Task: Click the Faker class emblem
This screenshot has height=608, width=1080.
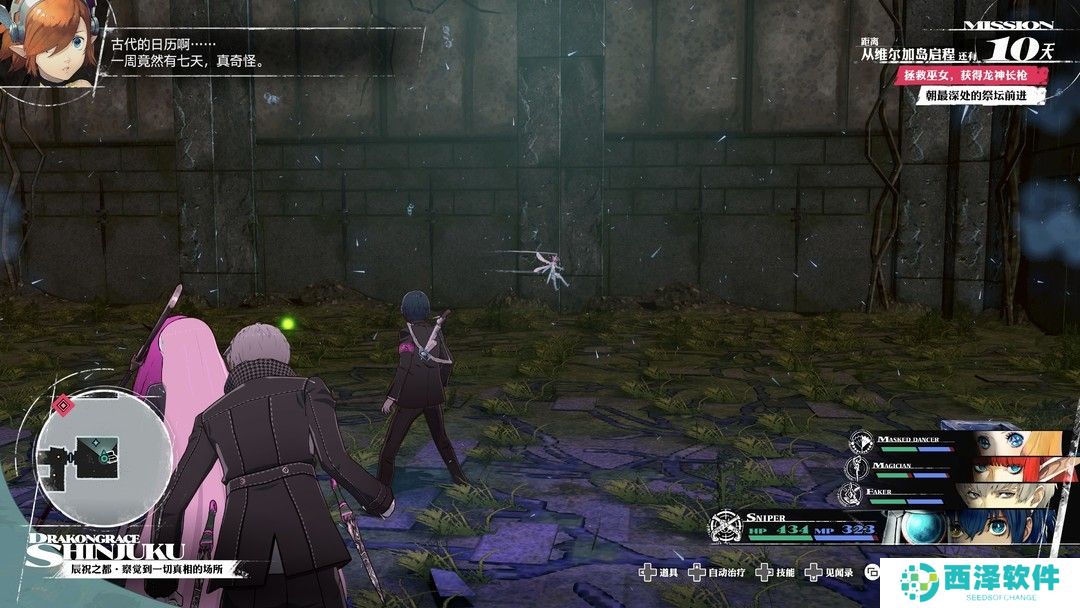Action: [852, 493]
